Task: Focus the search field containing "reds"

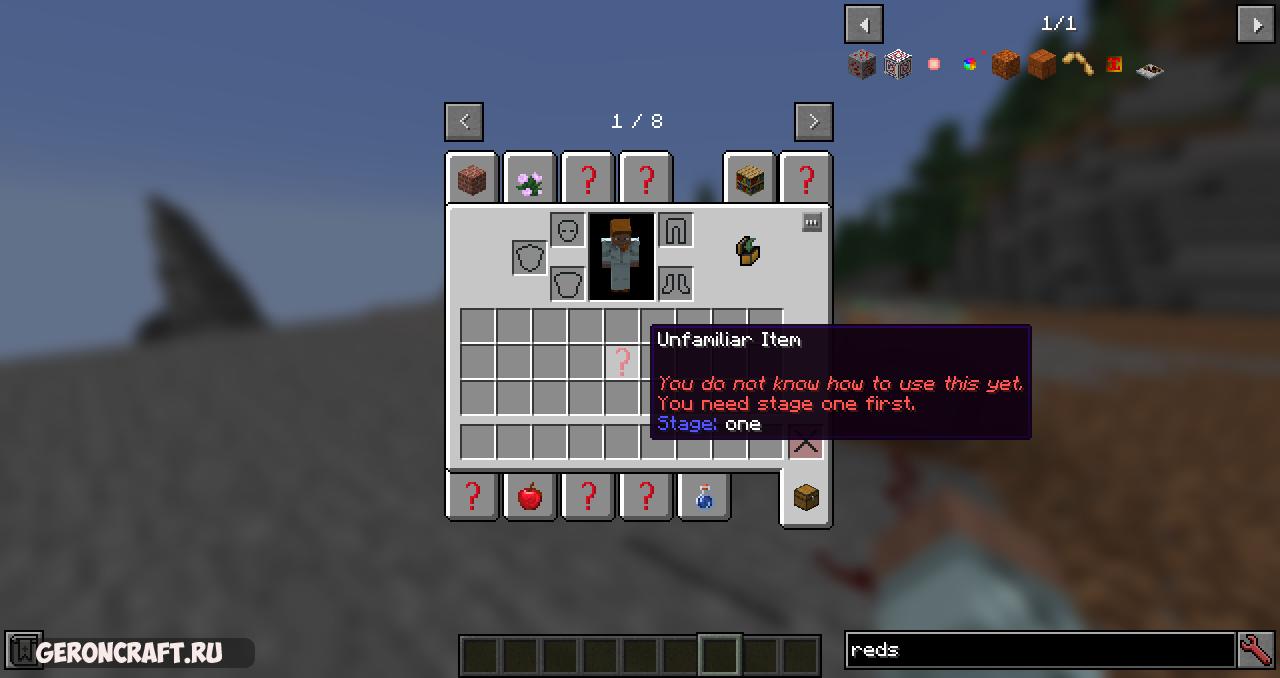Action: 1040,650
